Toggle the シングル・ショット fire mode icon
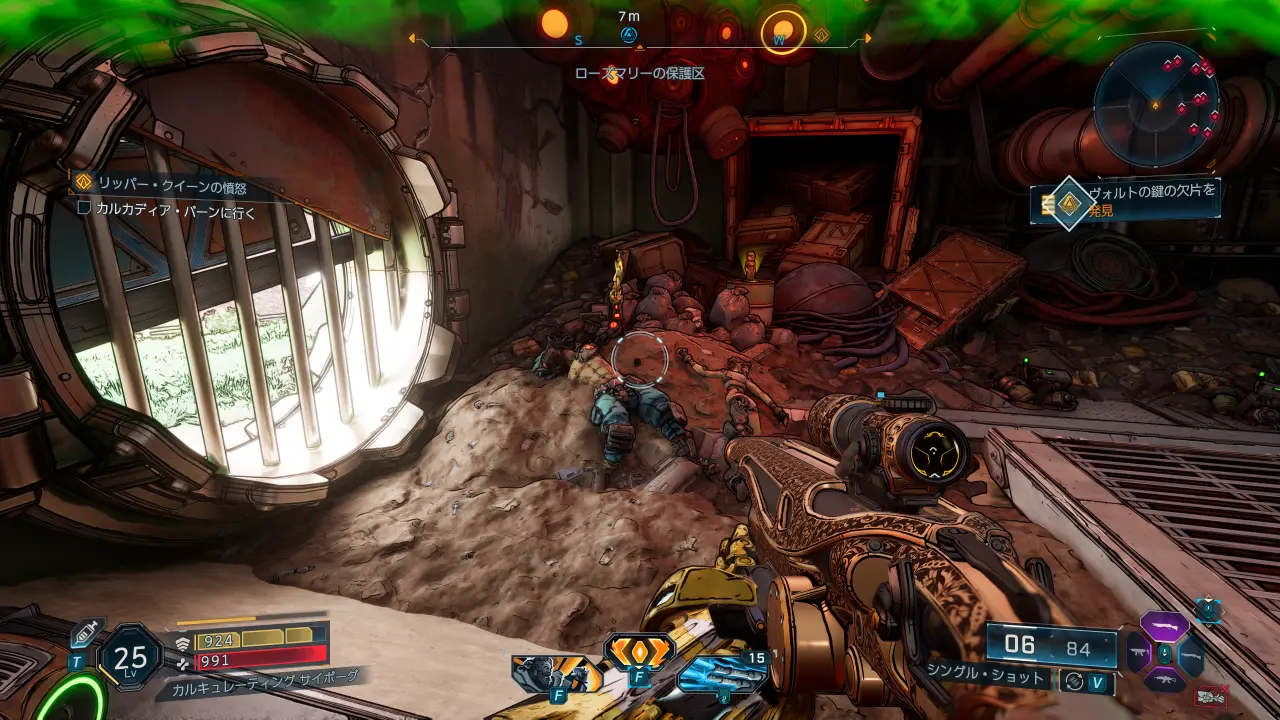The image size is (1280, 720). pos(1074,680)
